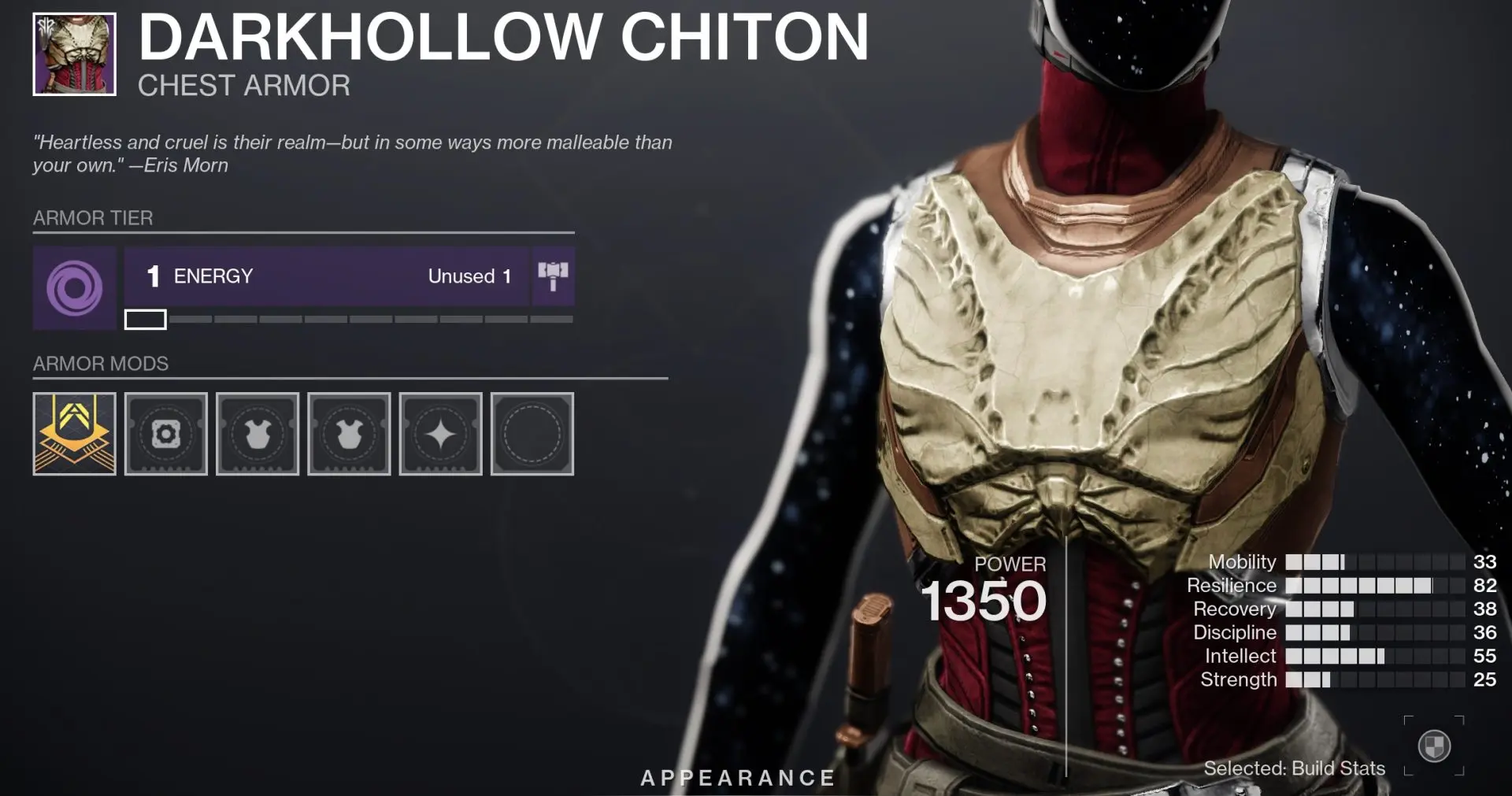Open the sparkle ornament mod socket
This screenshot has width=1512, height=796.
[440, 433]
